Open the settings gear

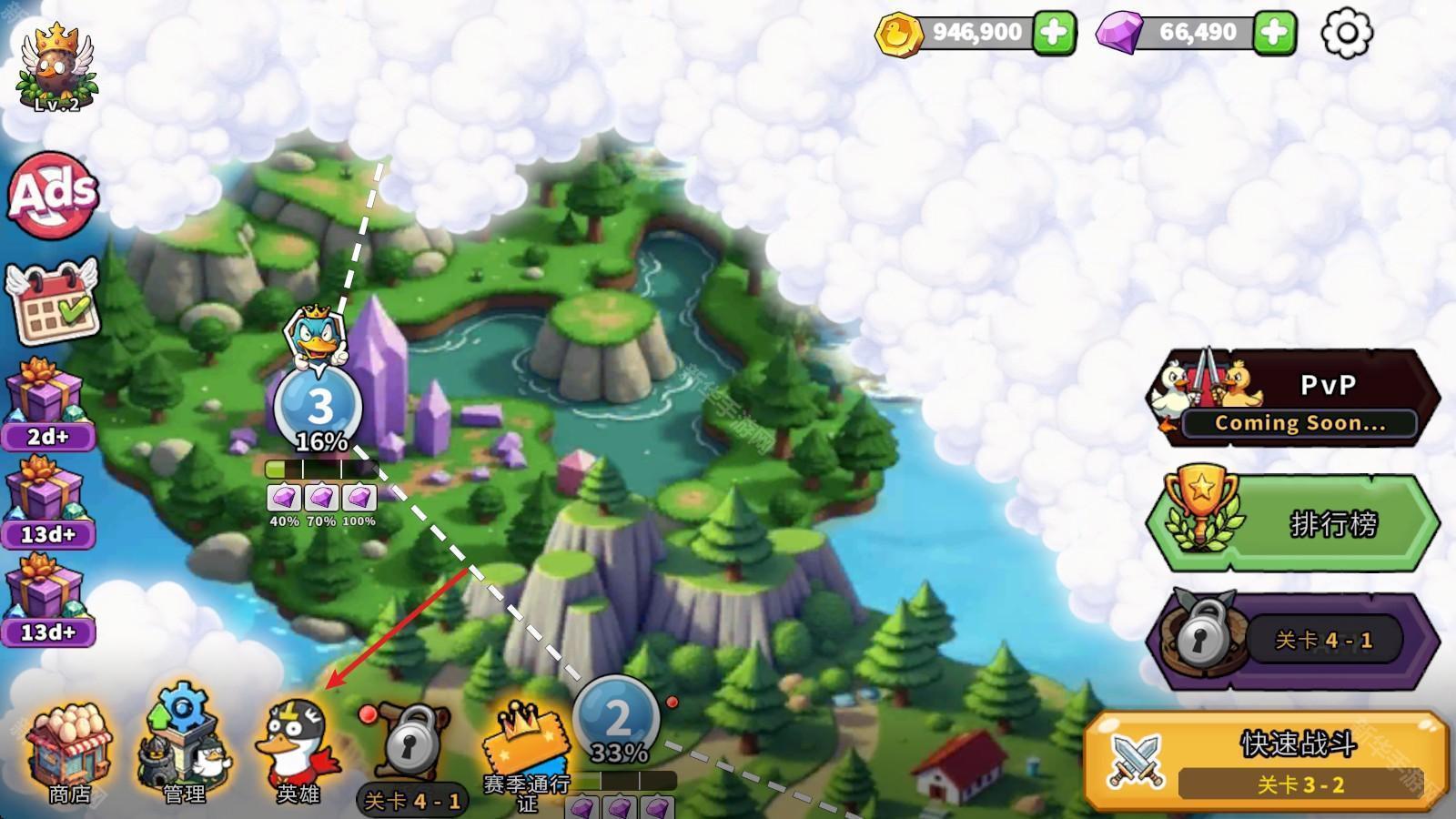1346,34
